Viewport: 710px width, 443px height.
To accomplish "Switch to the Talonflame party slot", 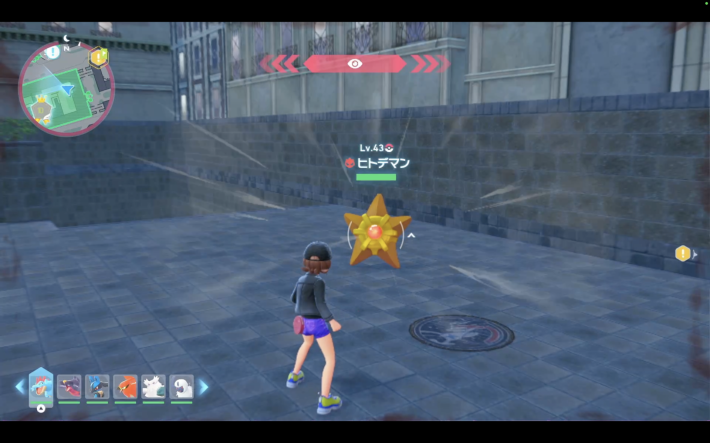I will [x=125, y=386].
